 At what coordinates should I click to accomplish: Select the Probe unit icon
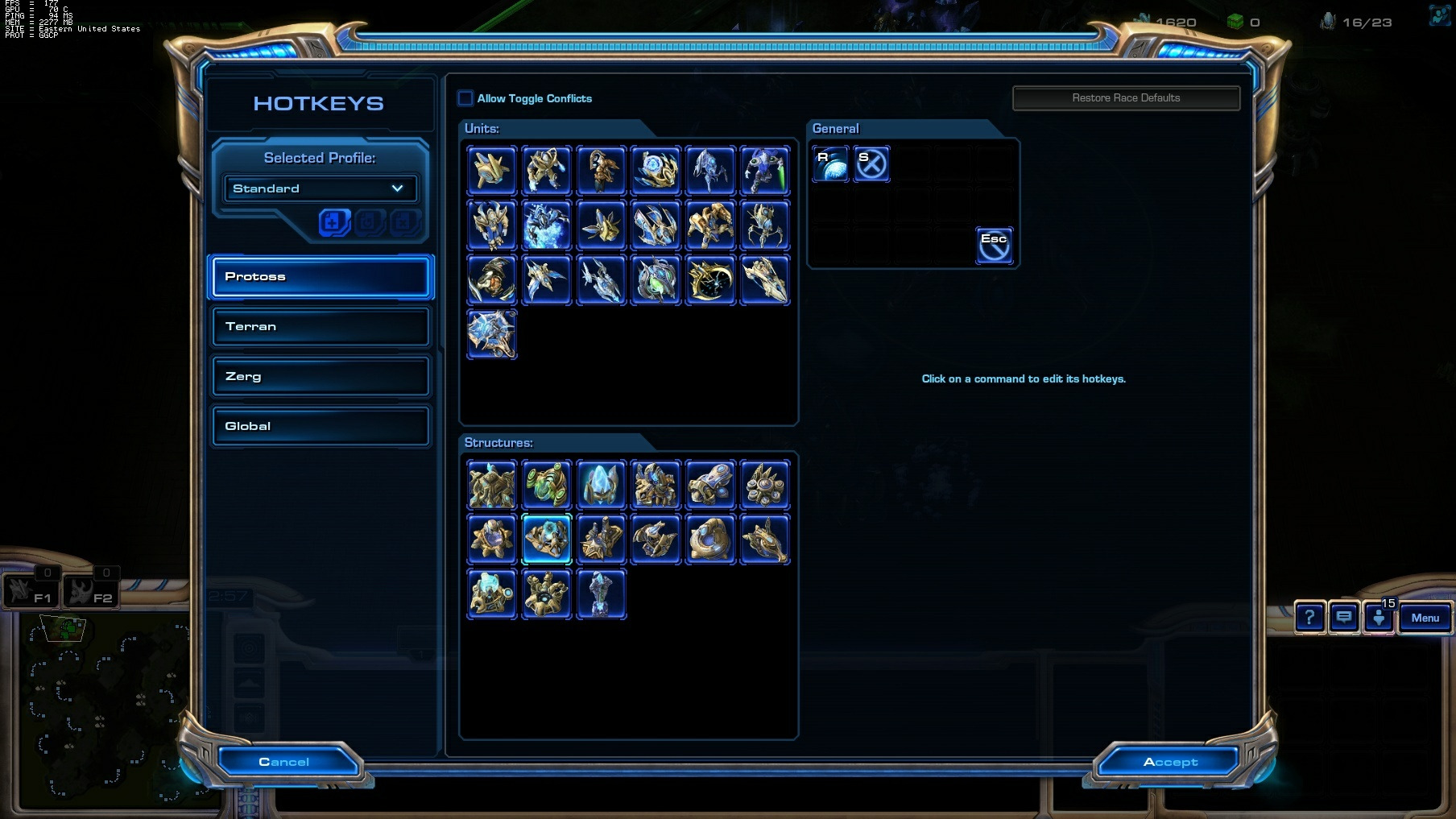tap(492, 170)
